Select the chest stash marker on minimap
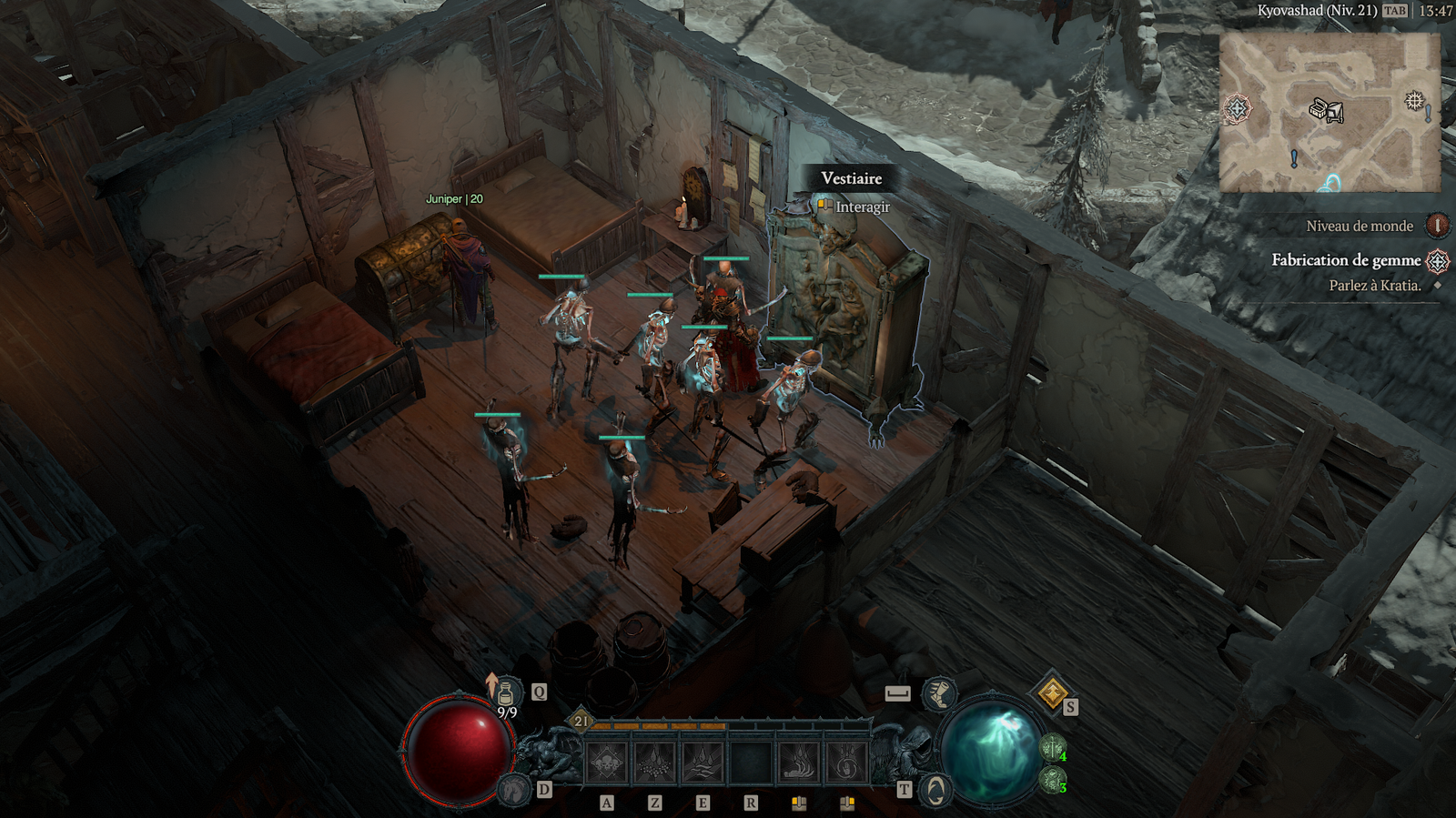 pyautogui.click(x=1326, y=111)
